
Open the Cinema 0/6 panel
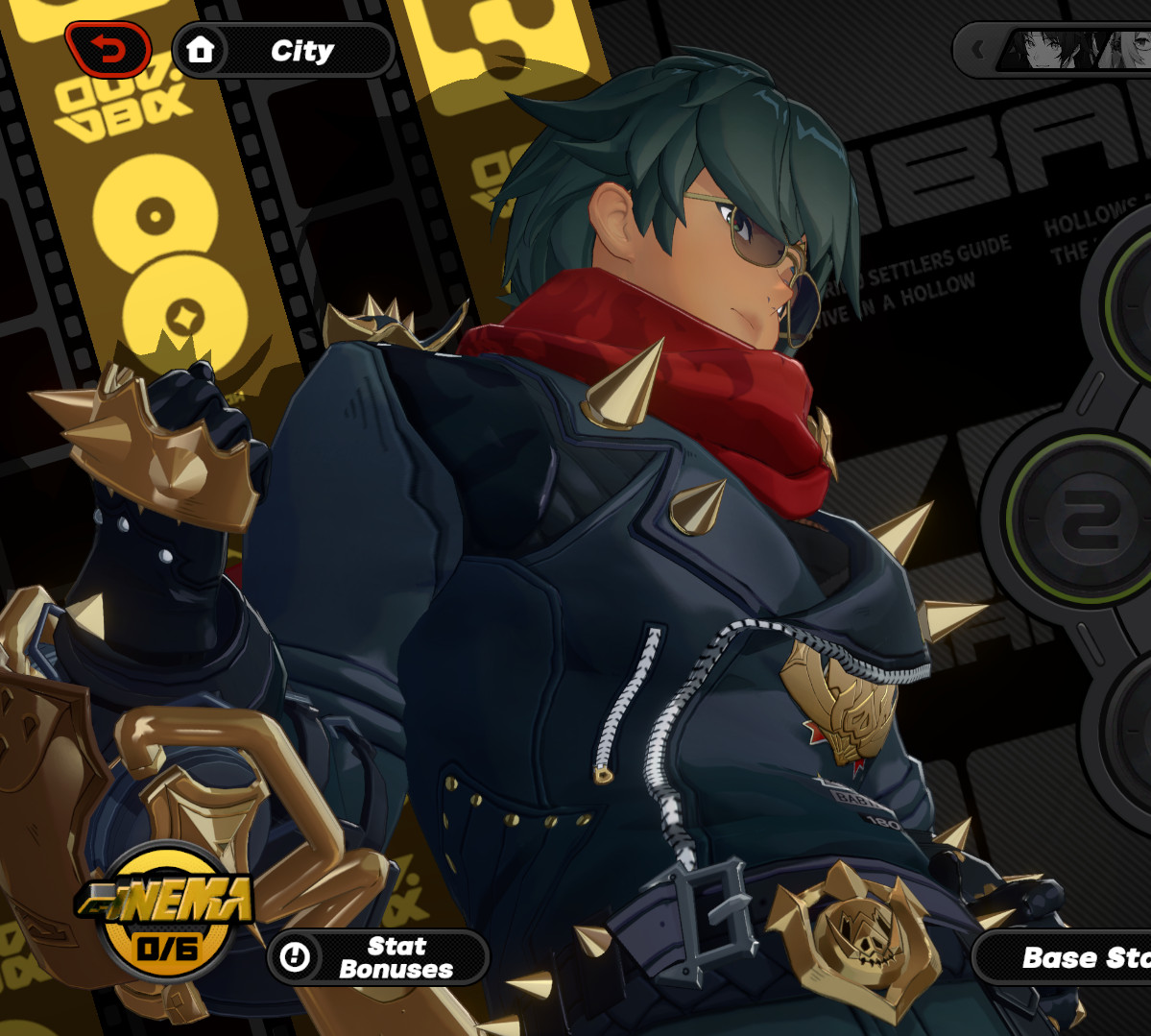click(166, 919)
